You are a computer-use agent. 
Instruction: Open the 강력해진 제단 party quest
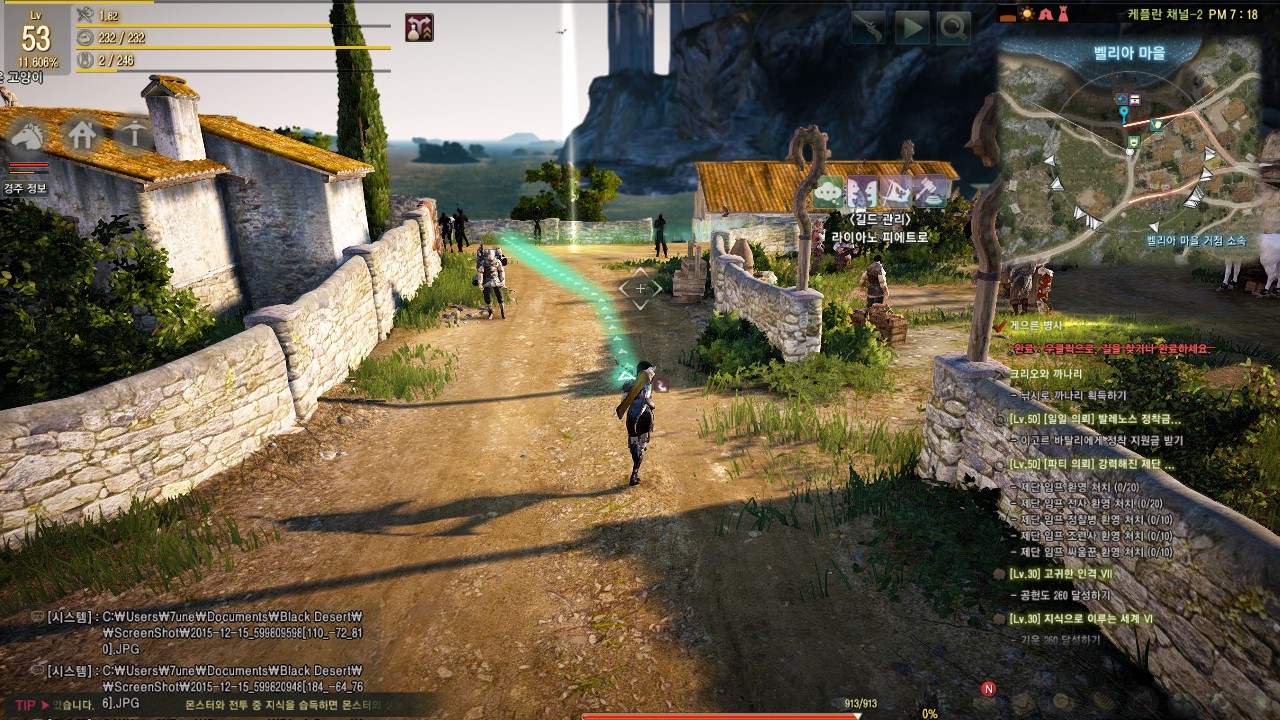tap(1092, 465)
